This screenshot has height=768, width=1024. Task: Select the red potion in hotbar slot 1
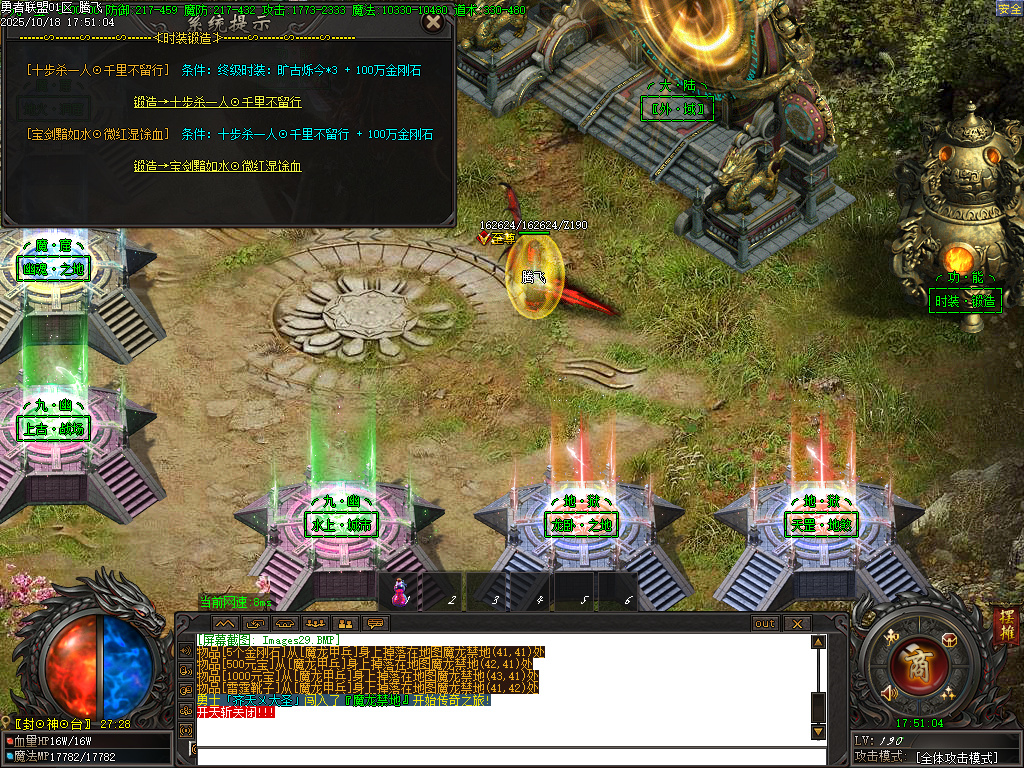pos(399,590)
